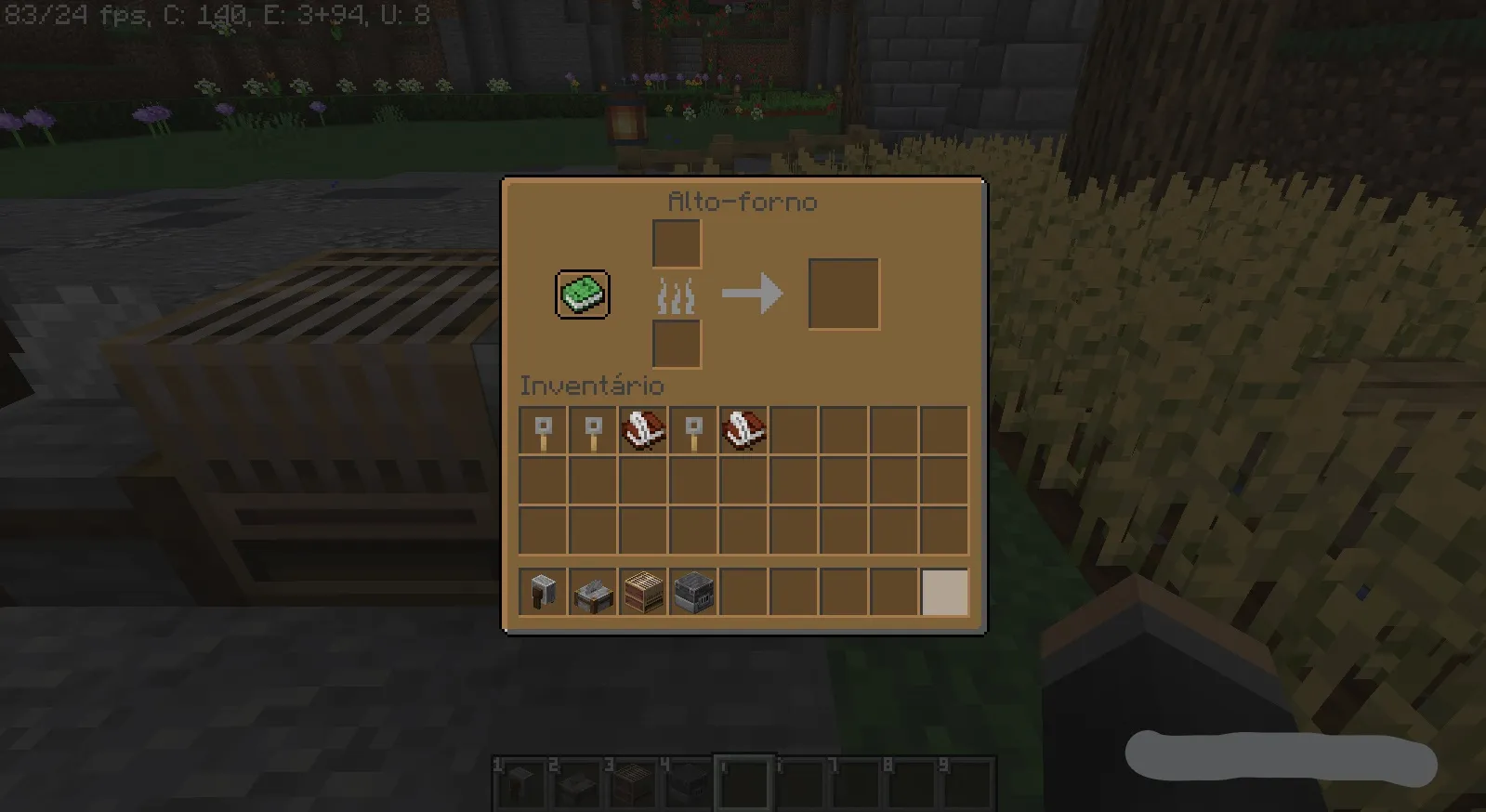Click the smoke flame indicator in the furnace
The width and height of the screenshot is (1486, 812).
click(675, 294)
